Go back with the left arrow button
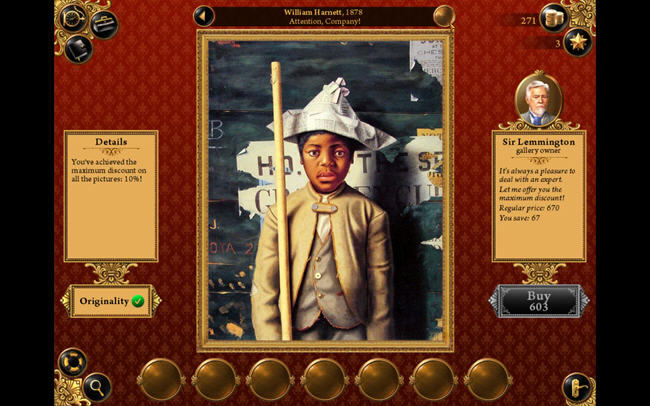The height and width of the screenshot is (406, 650). coord(204,16)
